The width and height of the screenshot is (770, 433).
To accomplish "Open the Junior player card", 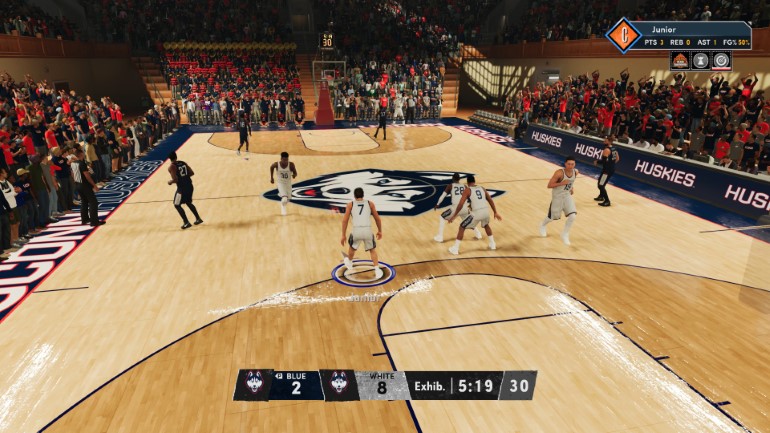I will tap(692, 35).
